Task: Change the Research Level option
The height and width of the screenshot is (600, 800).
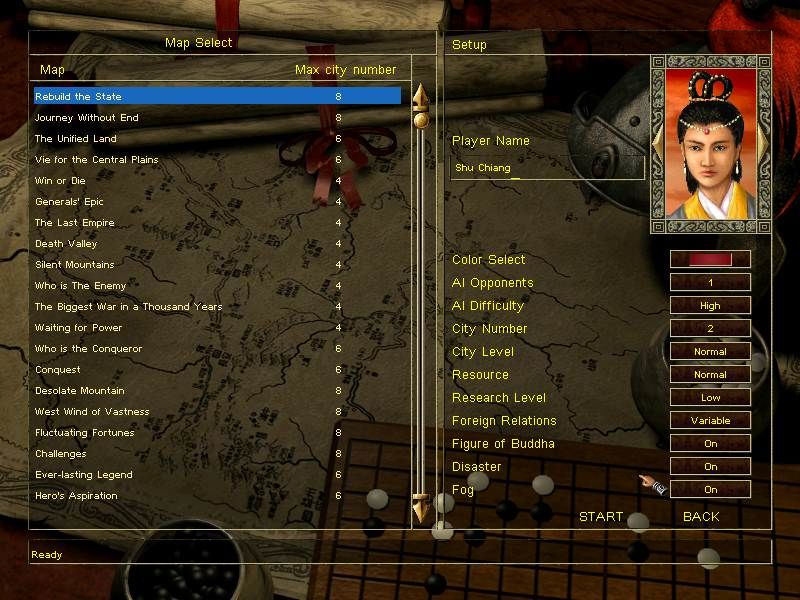Action: [710, 398]
